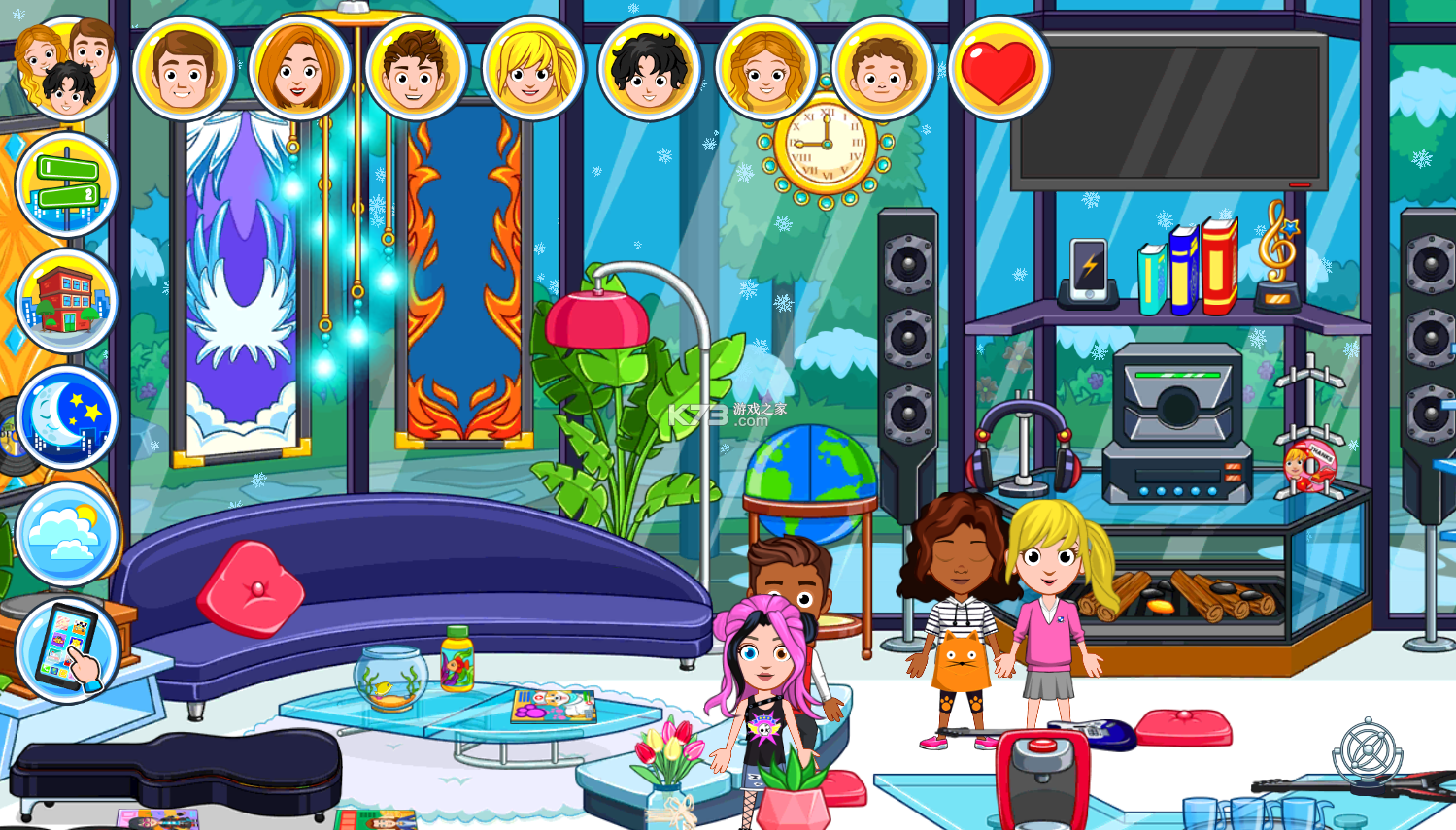
Task: Open the phone more-games button
Action: 66,650
